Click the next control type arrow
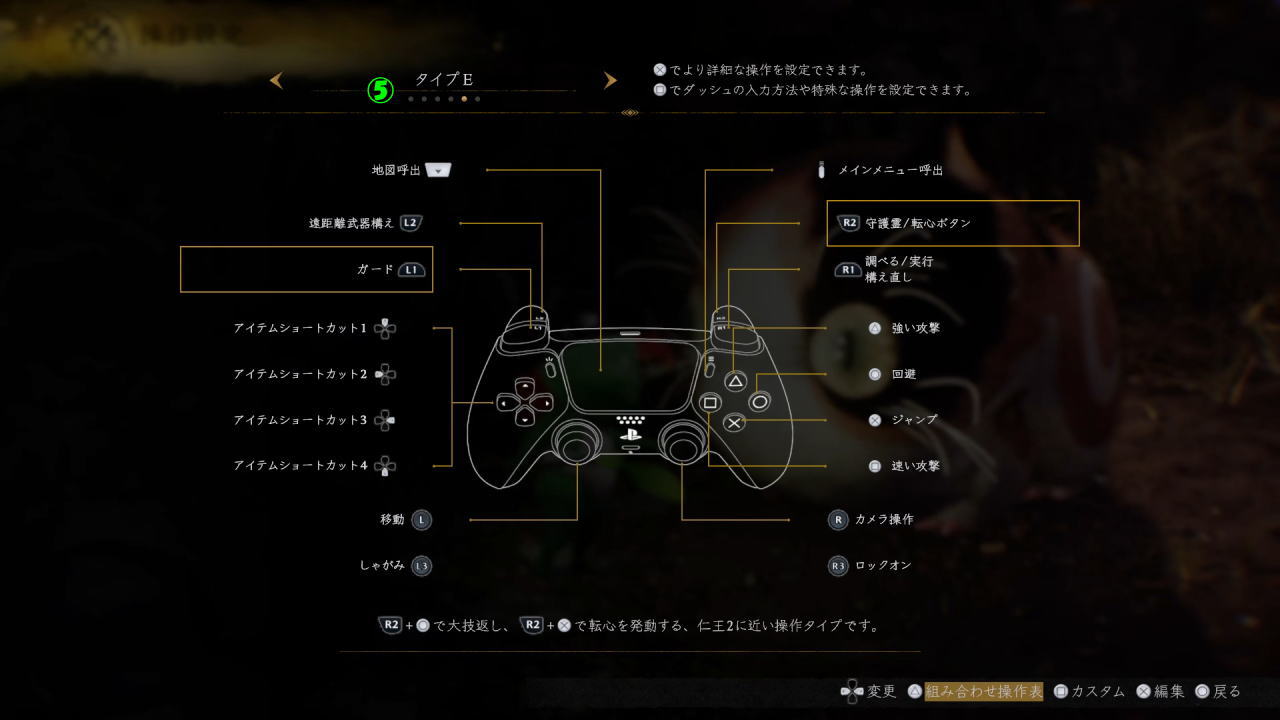 [x=610, y=80]
